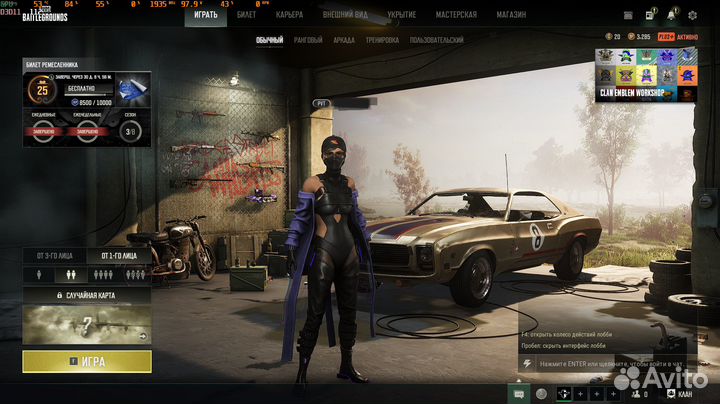
Task: Choose the АРКАДА game mode
Action: [344, 40]
